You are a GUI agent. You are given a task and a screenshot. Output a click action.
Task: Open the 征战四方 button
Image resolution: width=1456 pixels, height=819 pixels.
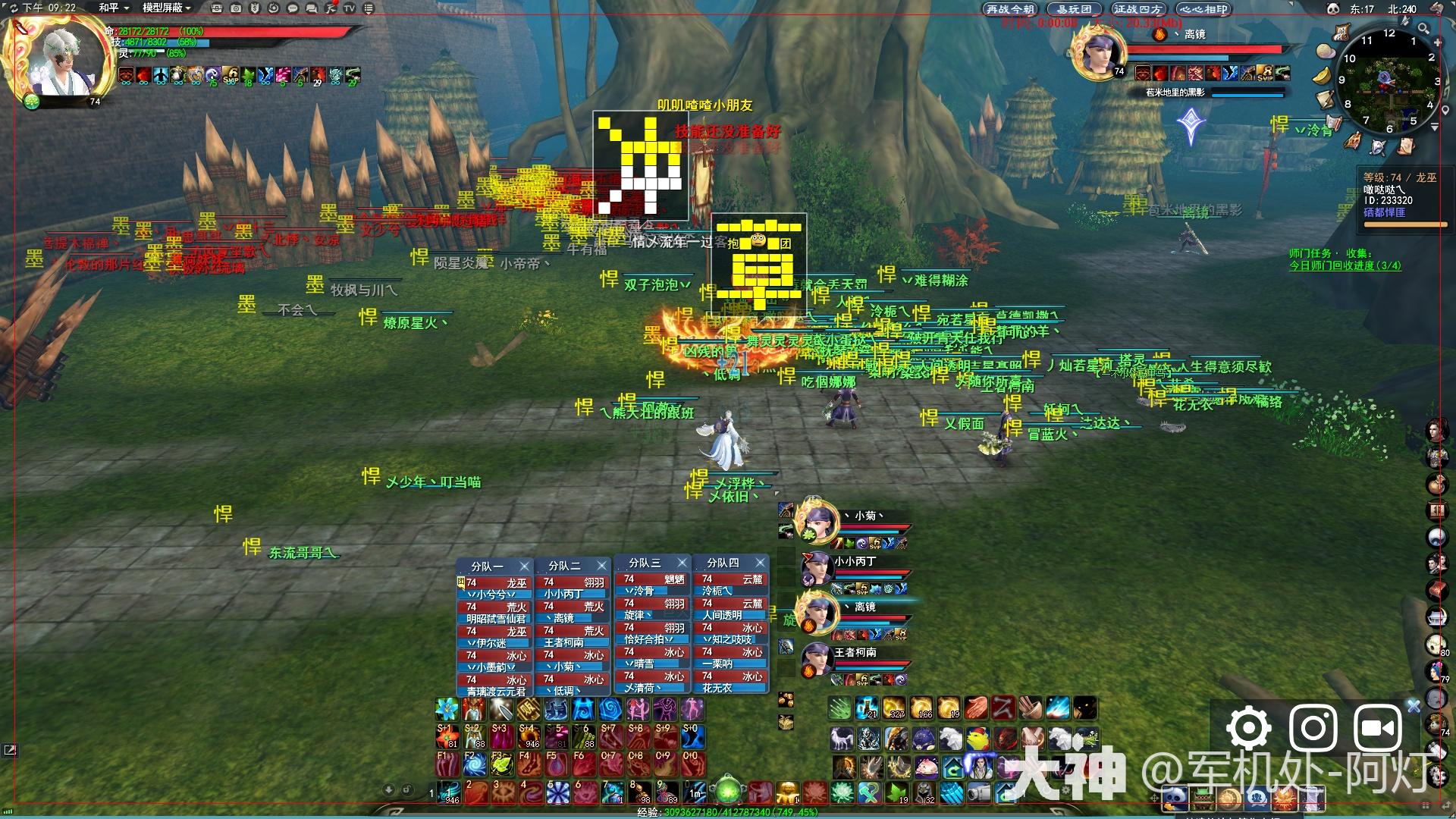coord(1137,9)
